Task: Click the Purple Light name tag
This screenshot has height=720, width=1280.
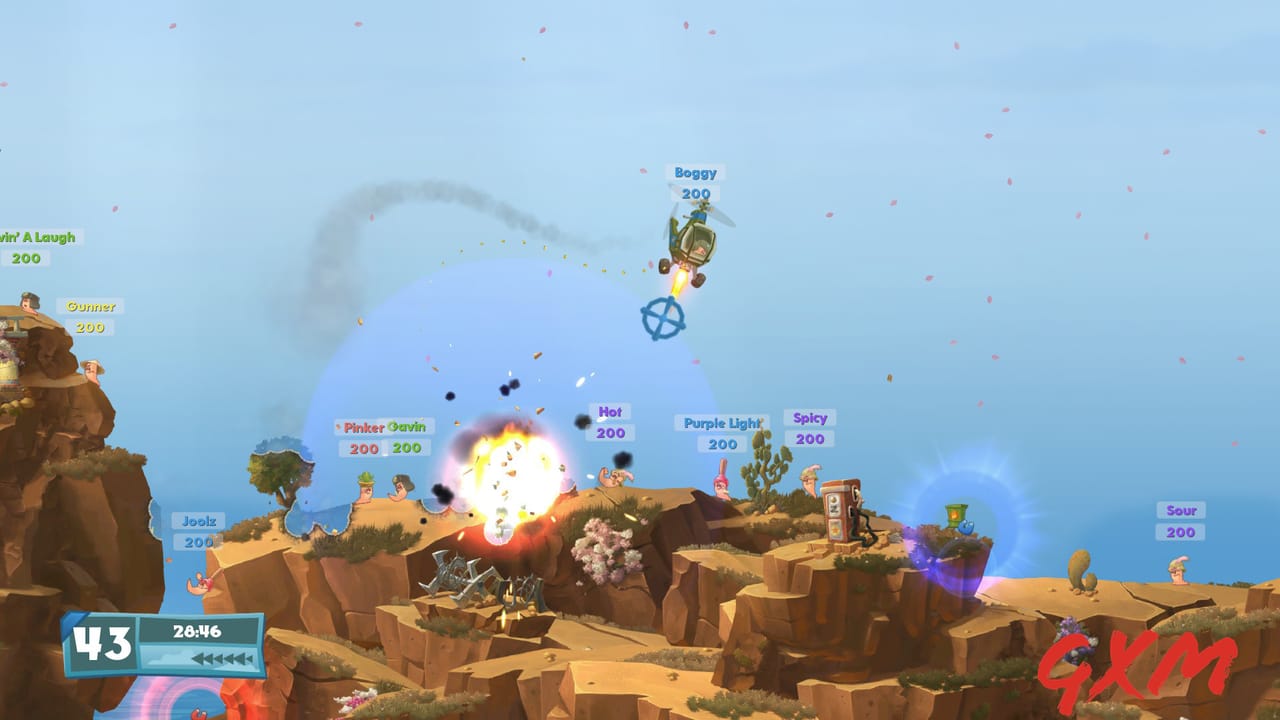Action: pos(723,422)
